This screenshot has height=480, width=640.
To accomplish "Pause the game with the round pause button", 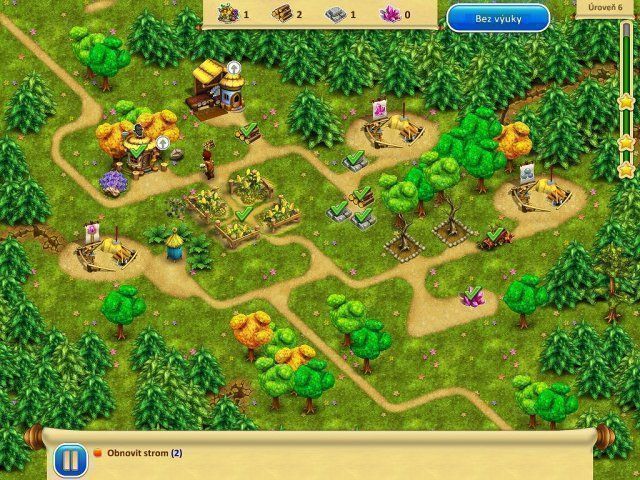I will click(x=67, y=459).
